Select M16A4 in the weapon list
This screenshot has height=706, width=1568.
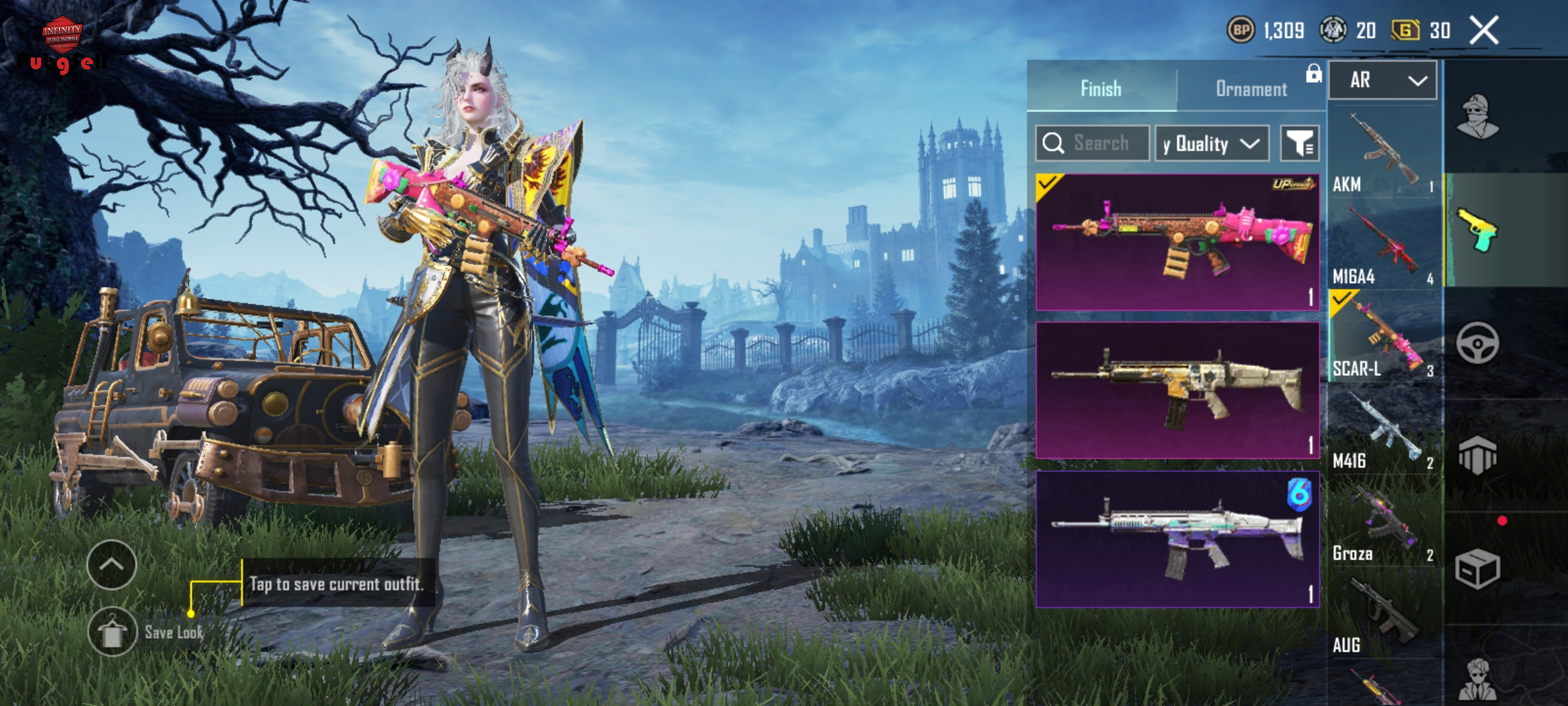click(1384, 245)
